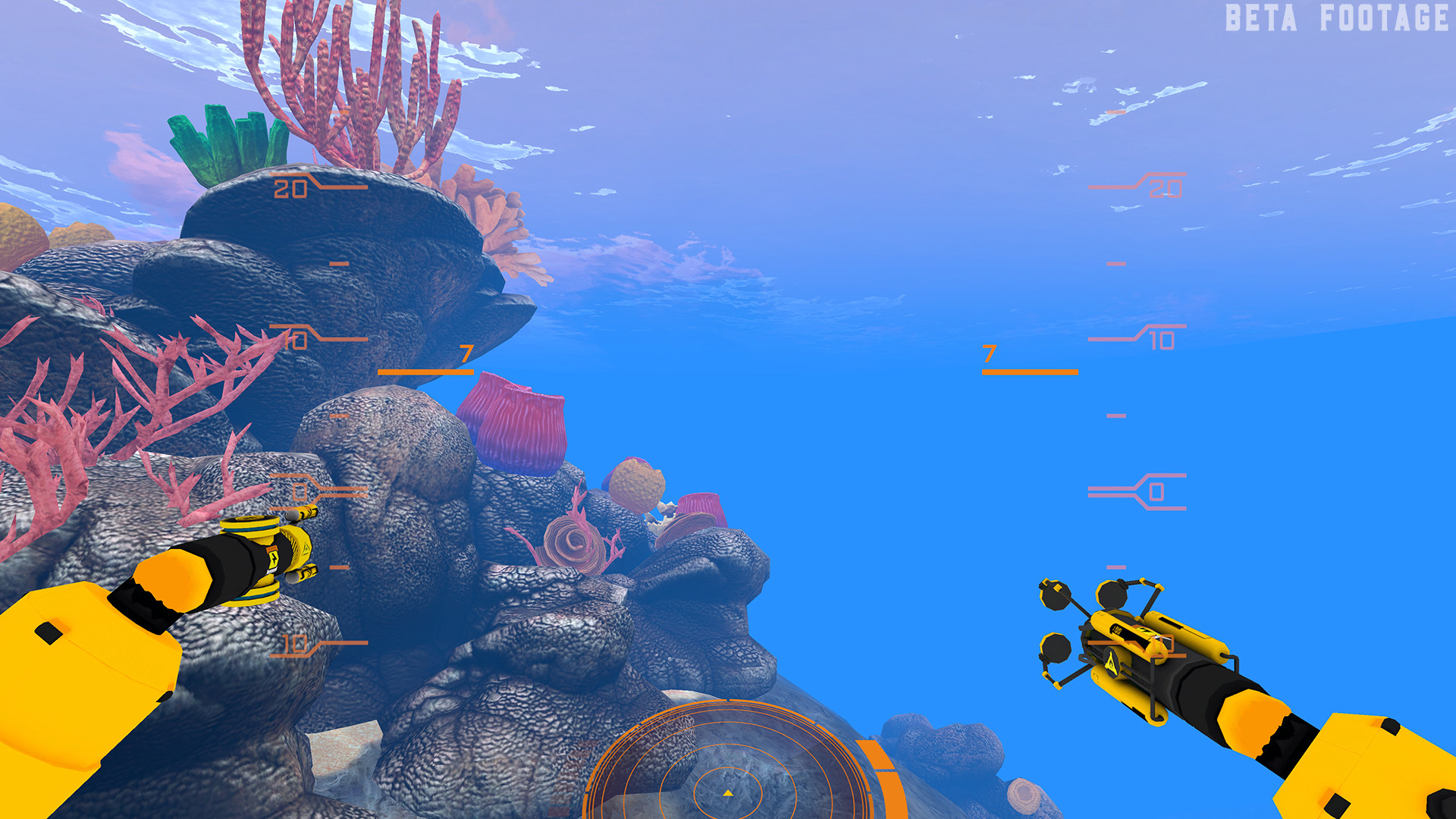
Task: Select the 10-meter label on the right gauge
Action: pos(1160,339)
